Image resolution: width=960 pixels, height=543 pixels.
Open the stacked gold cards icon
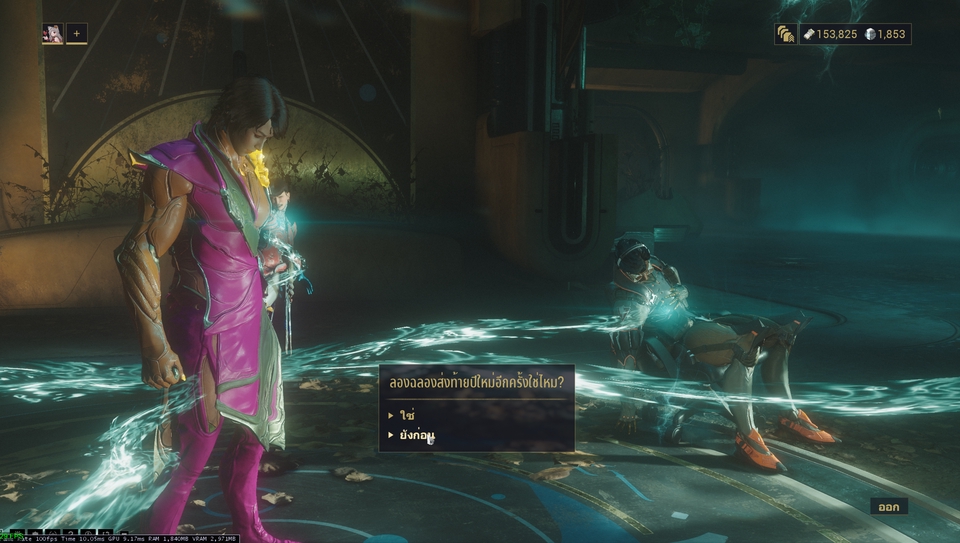pyautogui.click(x=785, y=34)
